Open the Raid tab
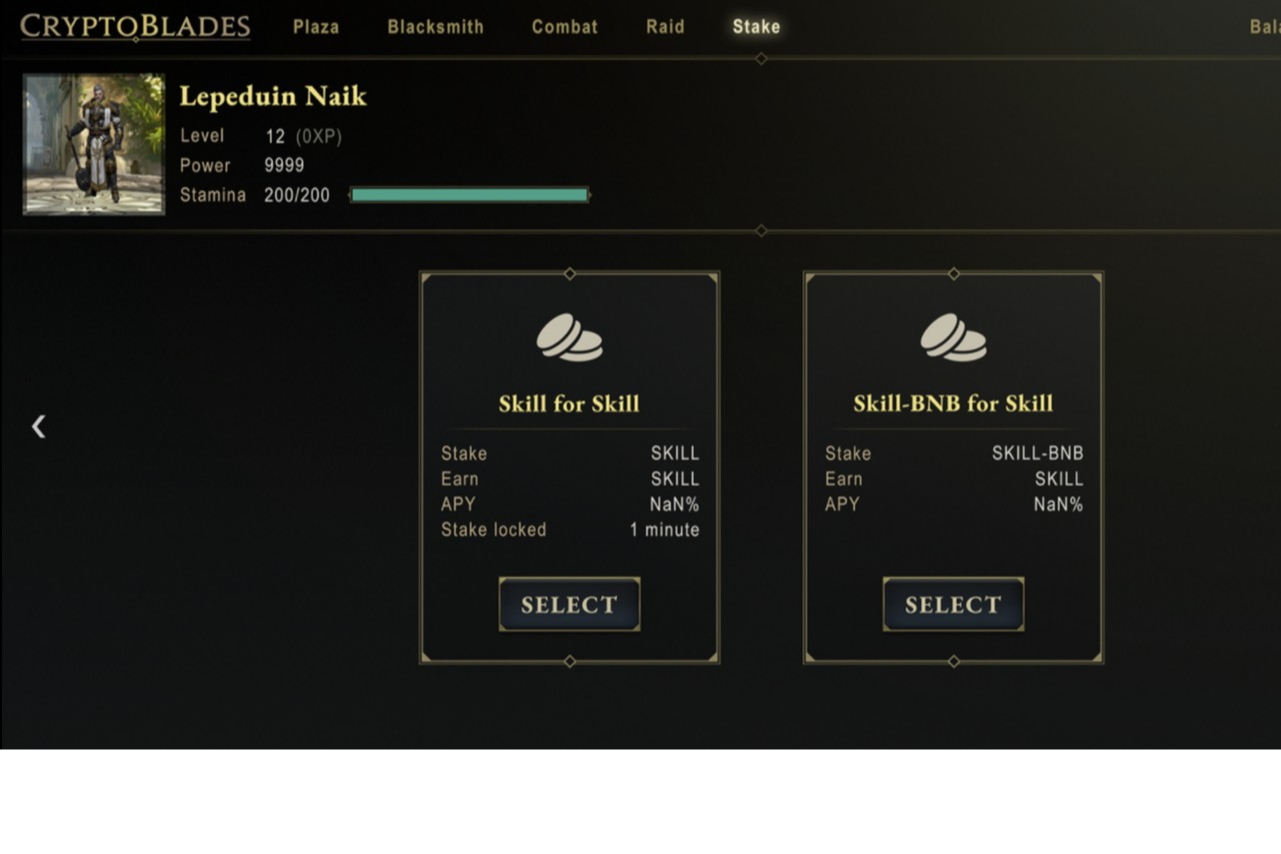 click(665, 27)
